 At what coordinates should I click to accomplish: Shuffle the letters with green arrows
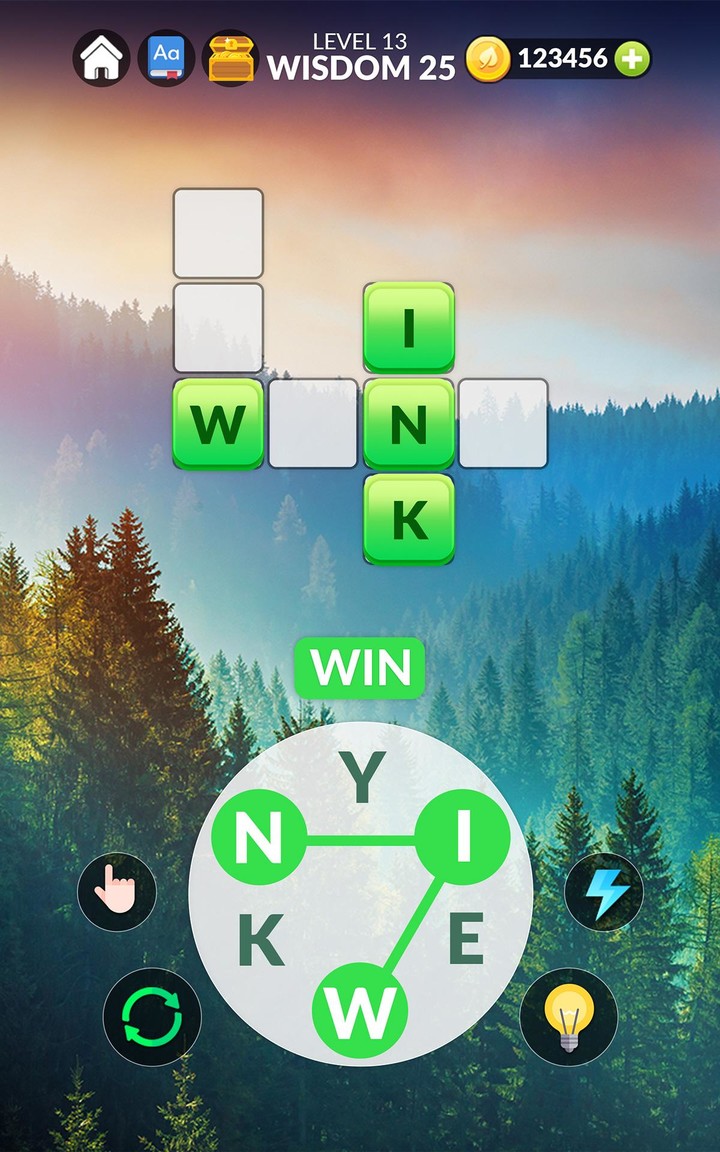click(x=152, y=1018)
